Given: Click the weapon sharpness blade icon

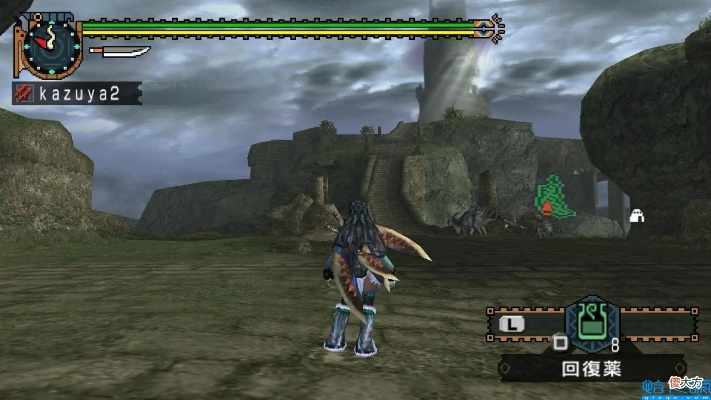Looking at the screenshot, I should [x=119, y=51].
